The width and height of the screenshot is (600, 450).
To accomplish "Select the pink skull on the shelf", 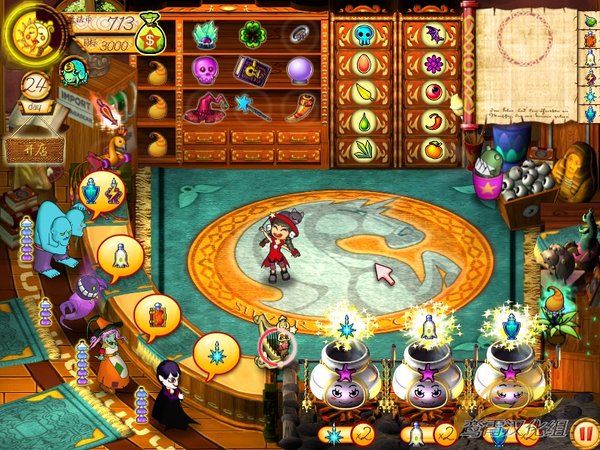I will (x=204, y=70).
